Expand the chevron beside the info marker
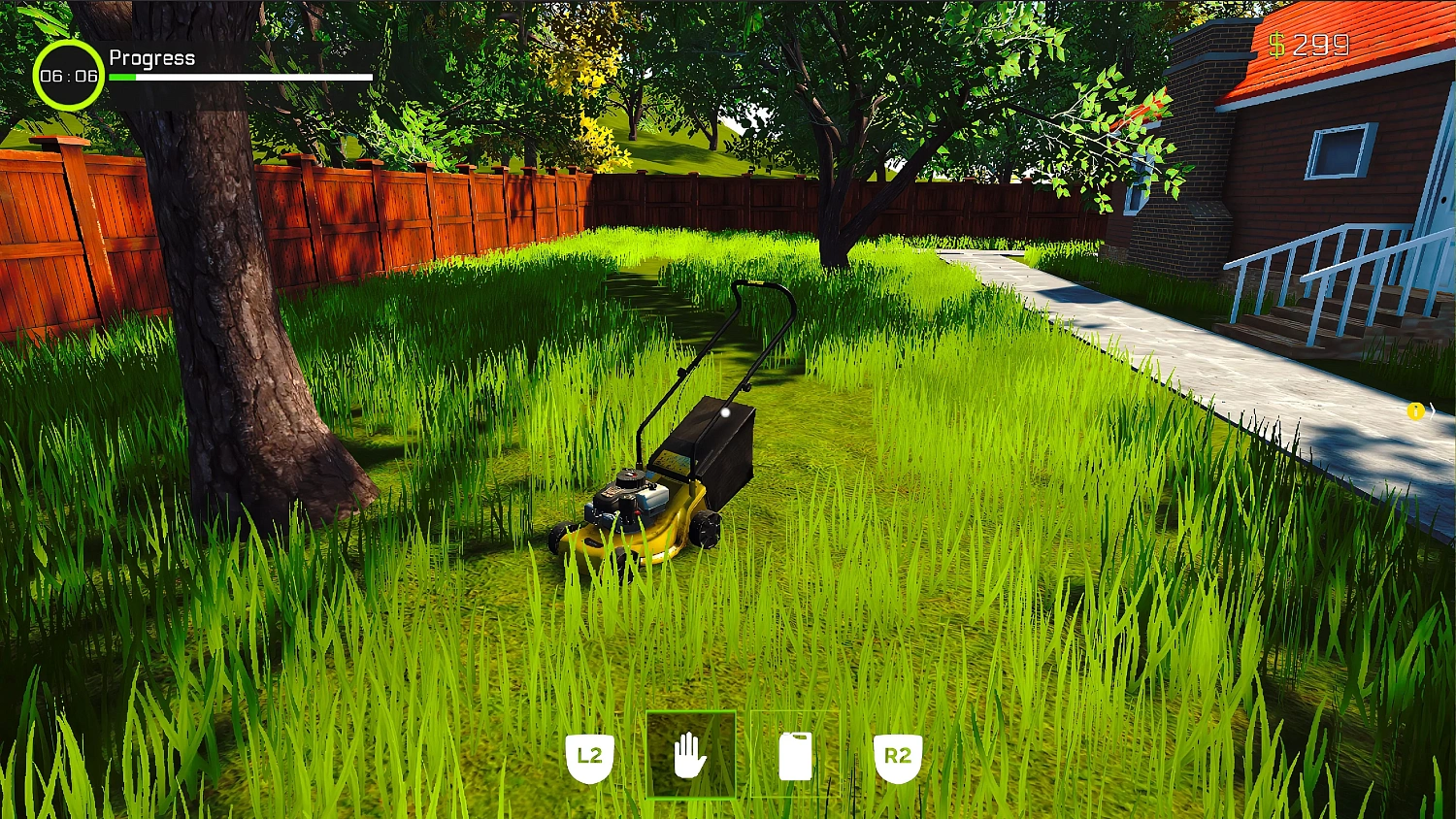 1433,411
